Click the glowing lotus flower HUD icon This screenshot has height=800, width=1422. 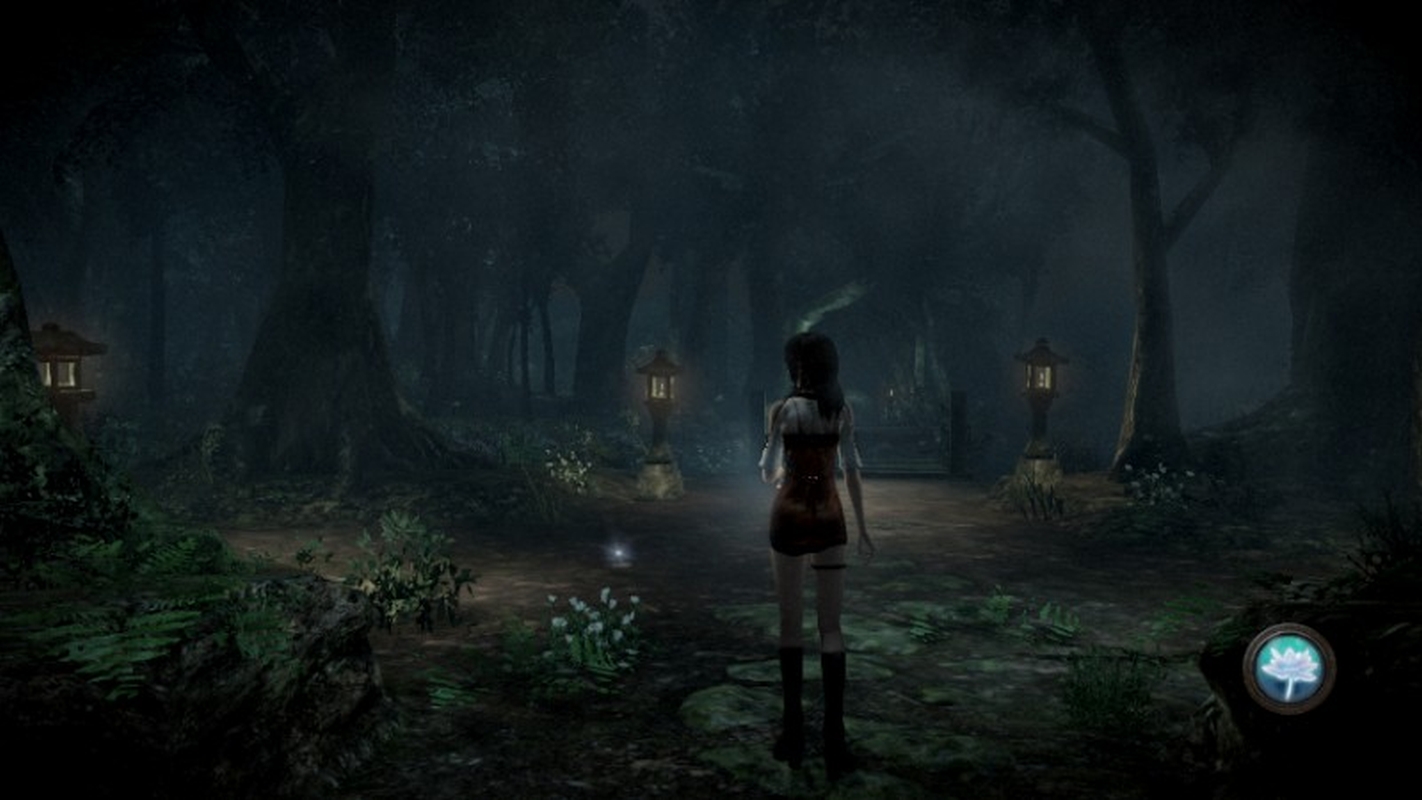click(1289, 668)
